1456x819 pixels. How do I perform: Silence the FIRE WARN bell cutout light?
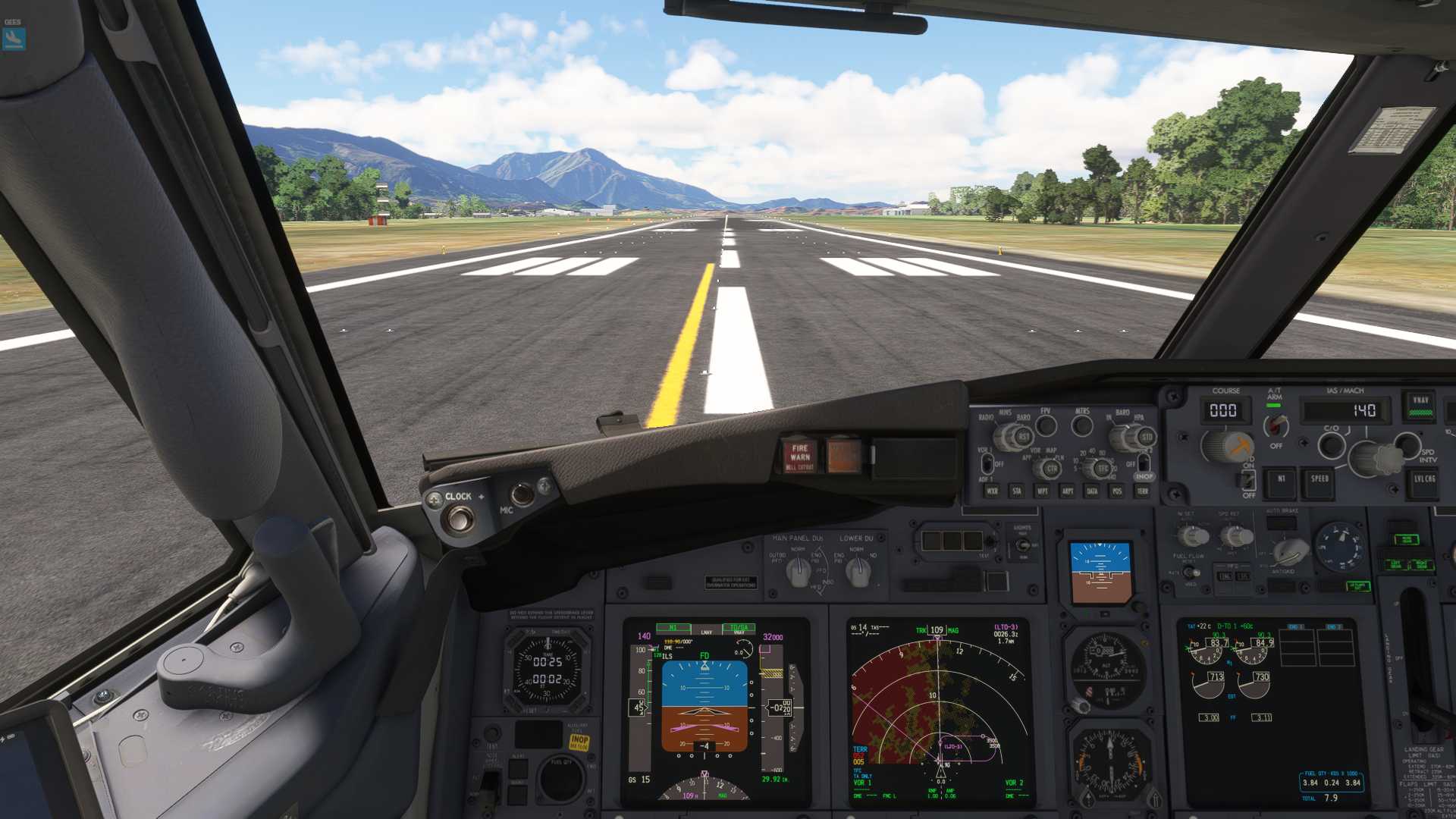point(800,455)
